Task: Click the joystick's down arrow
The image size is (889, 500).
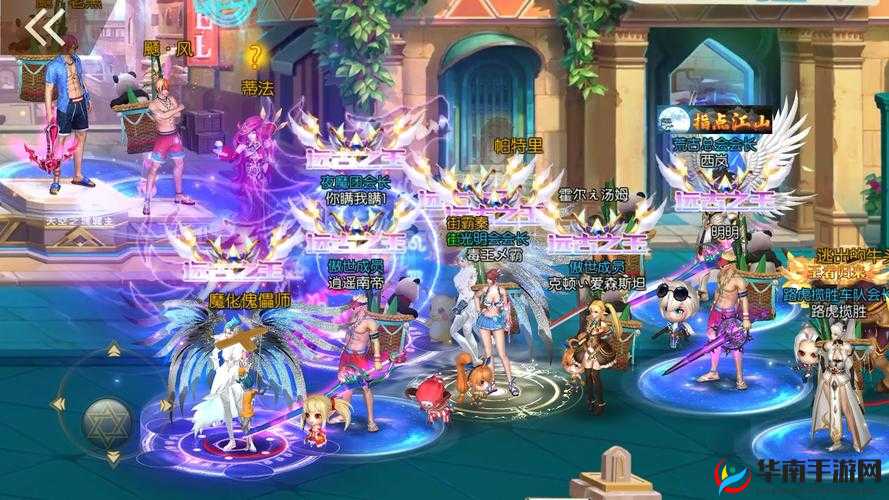Action: 112,458
